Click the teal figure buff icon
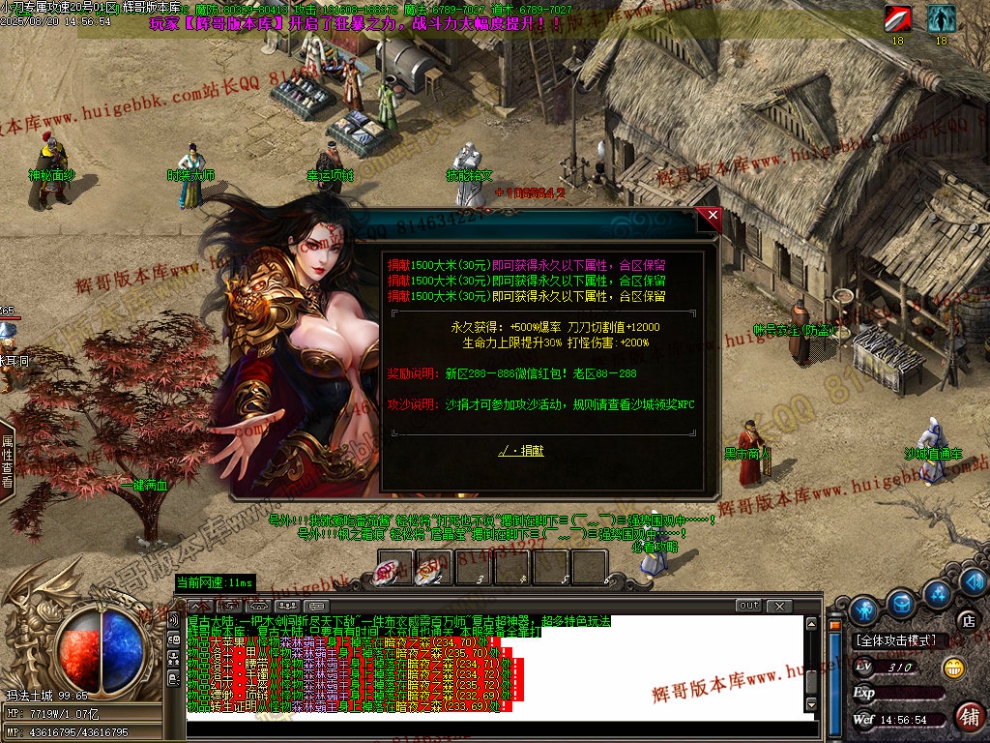The height and width of the screenshot is (743, 990). pyautogui.click(x=941, y=18)
